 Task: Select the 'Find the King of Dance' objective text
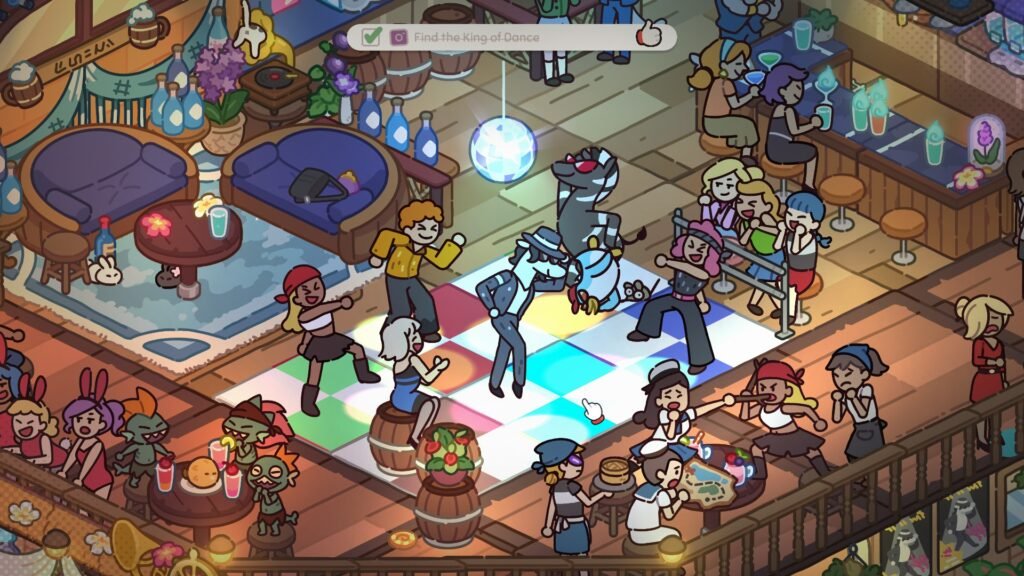pyautogui.click(x=476, y=37)
